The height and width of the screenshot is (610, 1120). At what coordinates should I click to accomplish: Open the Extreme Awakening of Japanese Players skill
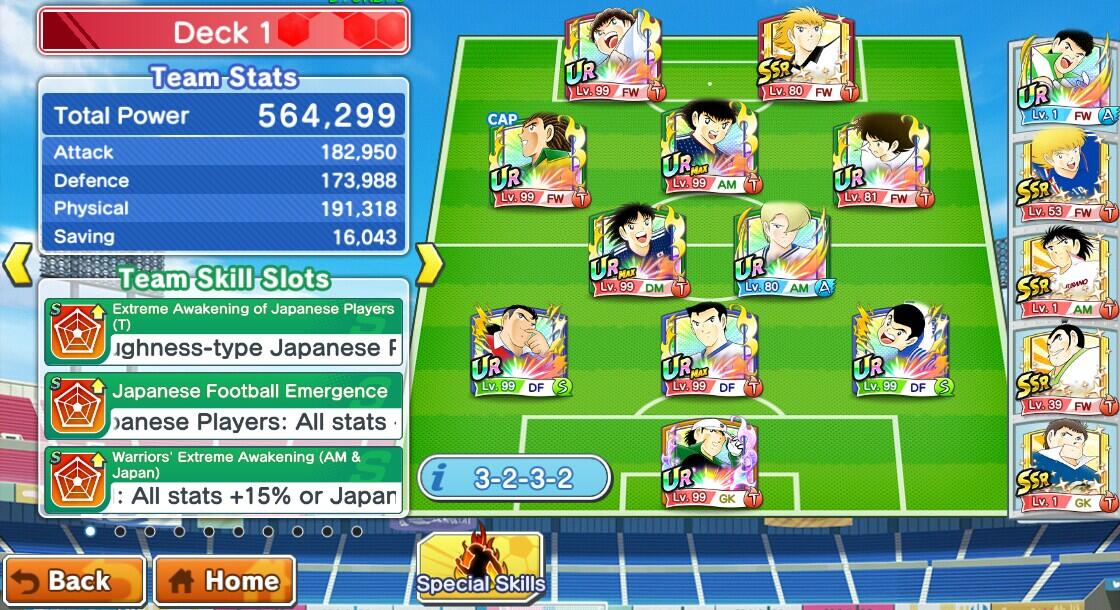[224, 332]
